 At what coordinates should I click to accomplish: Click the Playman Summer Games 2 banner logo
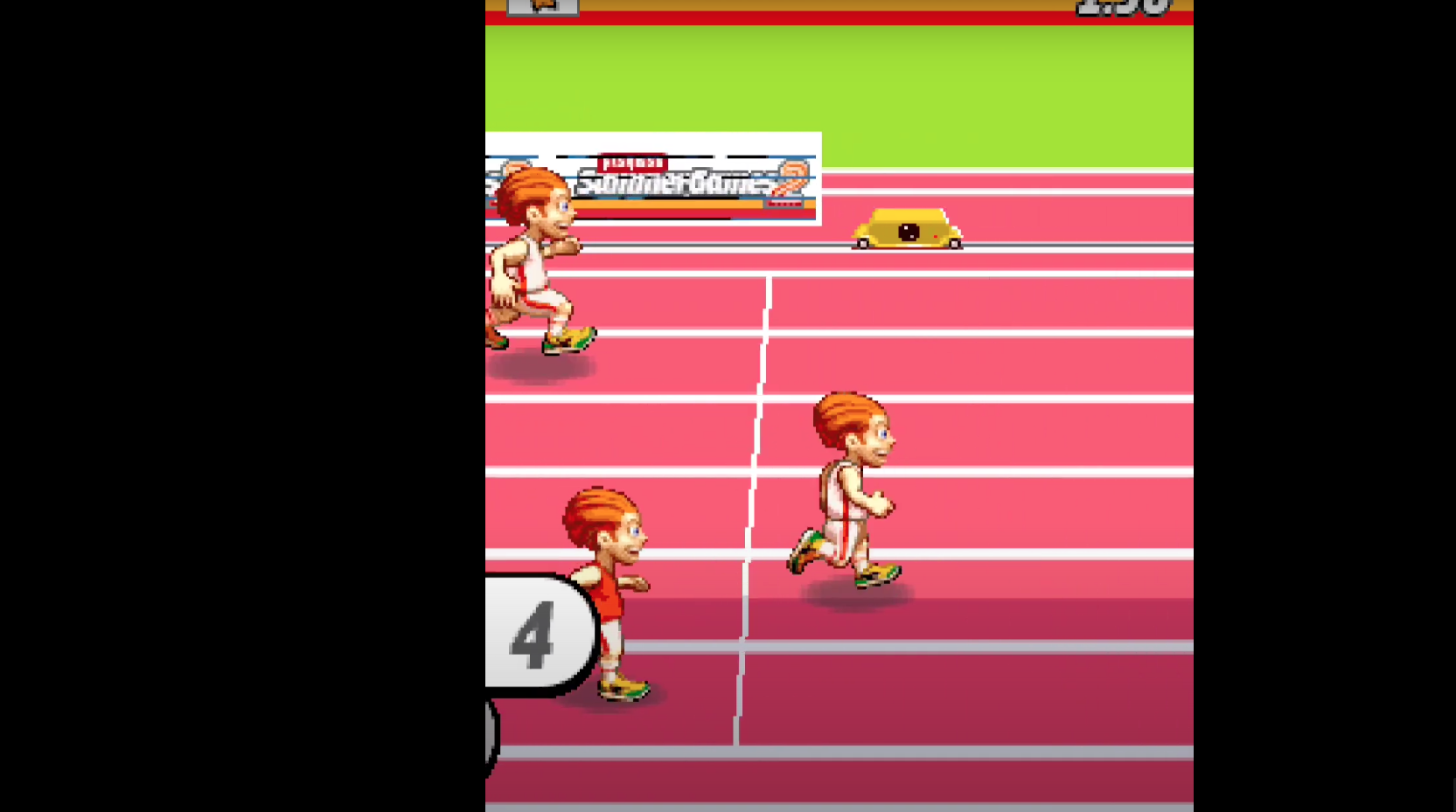651,177
